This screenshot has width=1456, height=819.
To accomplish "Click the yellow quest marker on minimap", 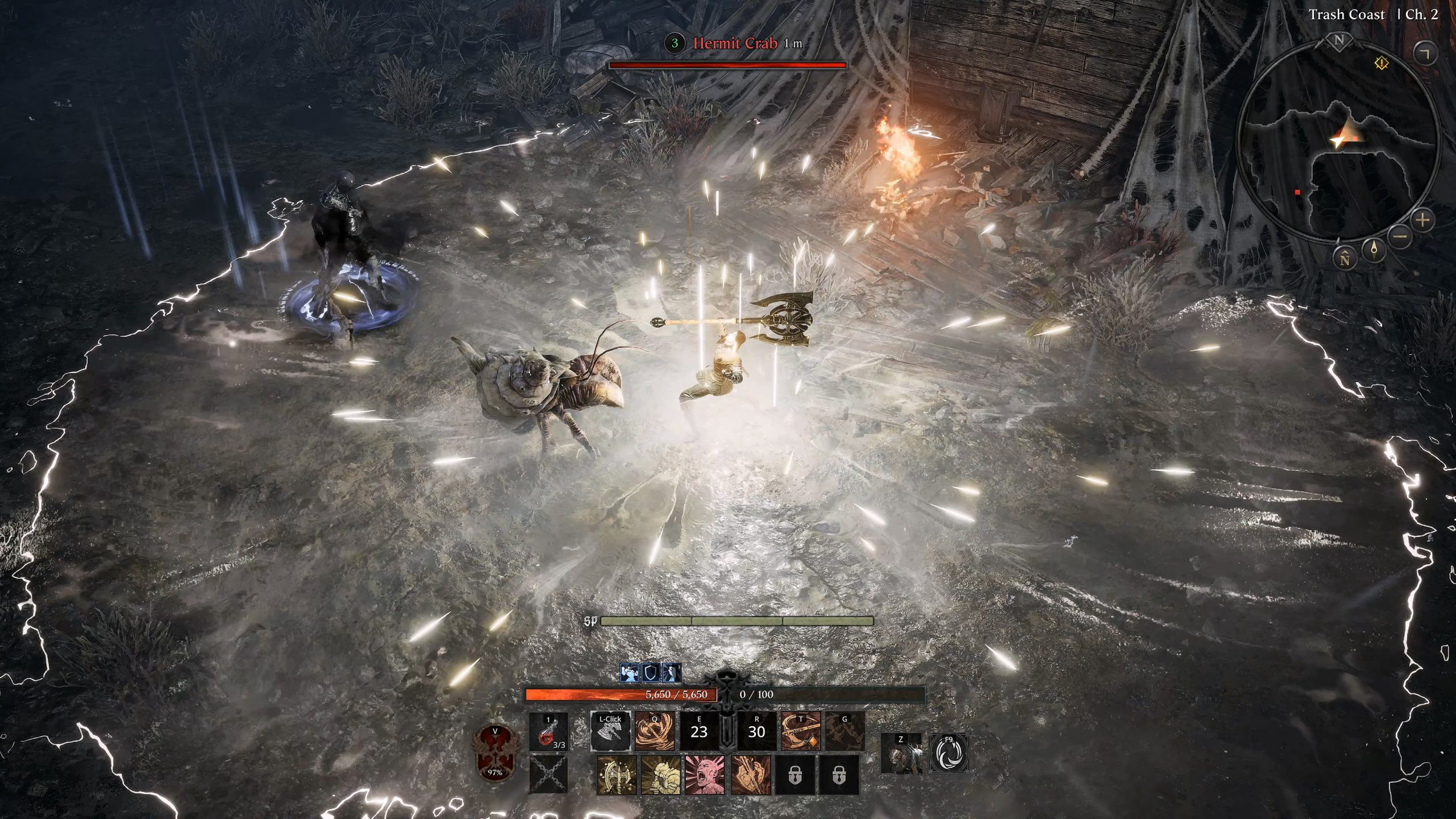I will pos(1381,63).
